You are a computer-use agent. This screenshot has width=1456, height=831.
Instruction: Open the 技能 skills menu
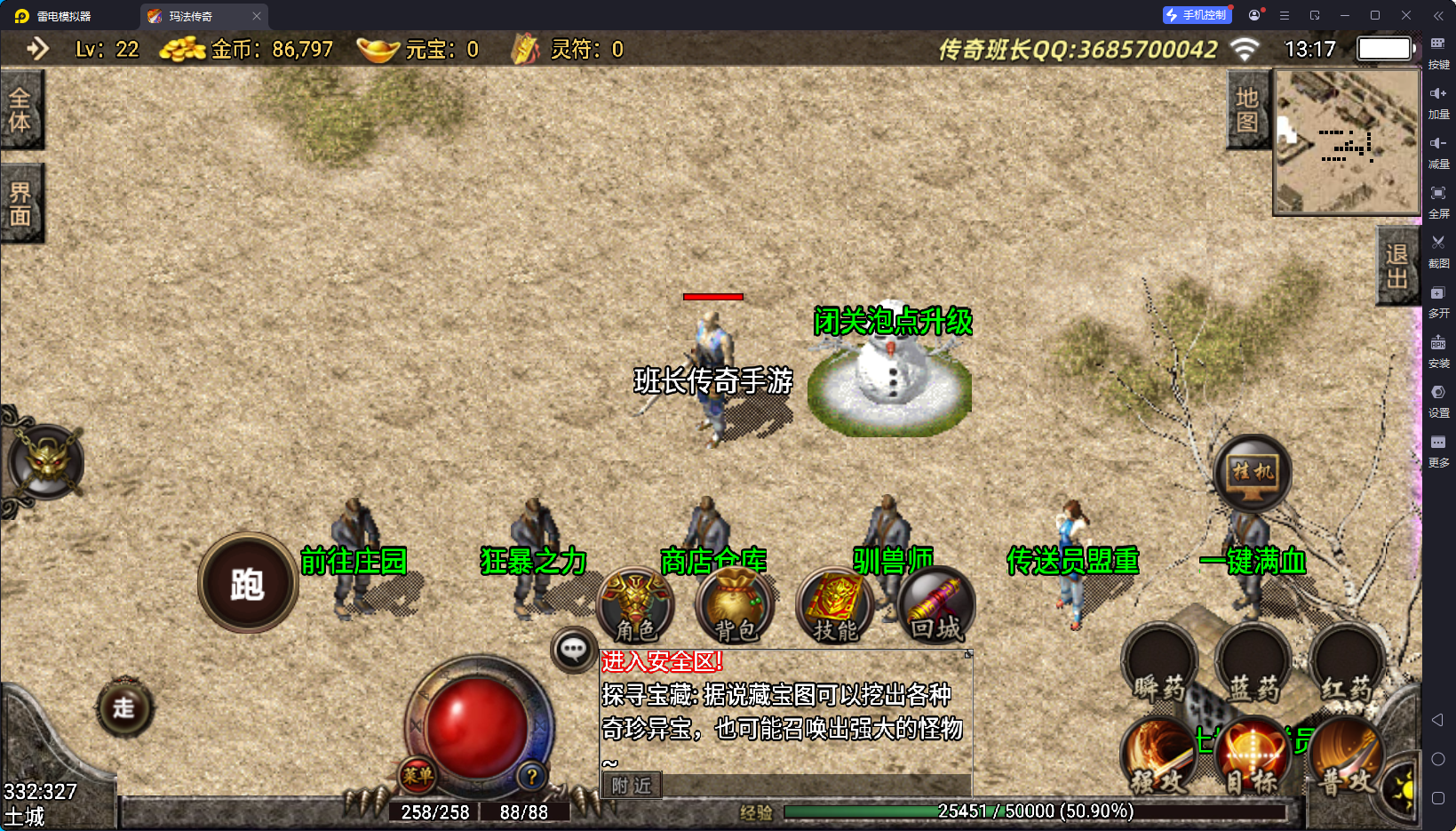[x=835, y=606]
